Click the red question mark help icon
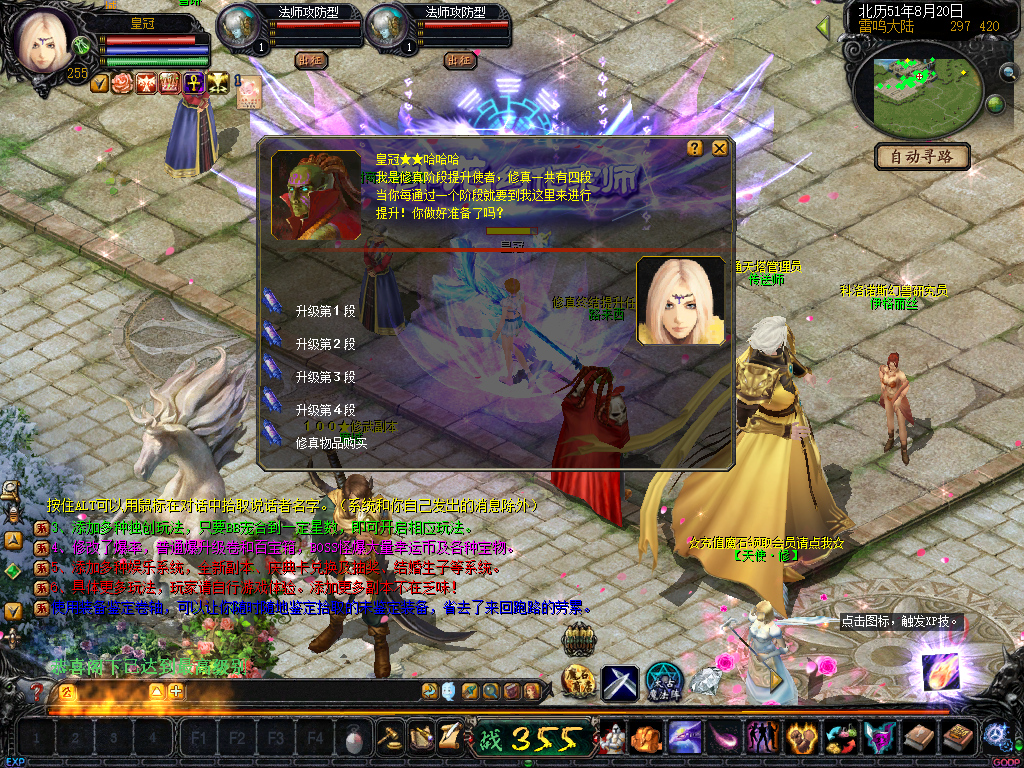This screenshot has height=768, width=1024. [37, 691]
